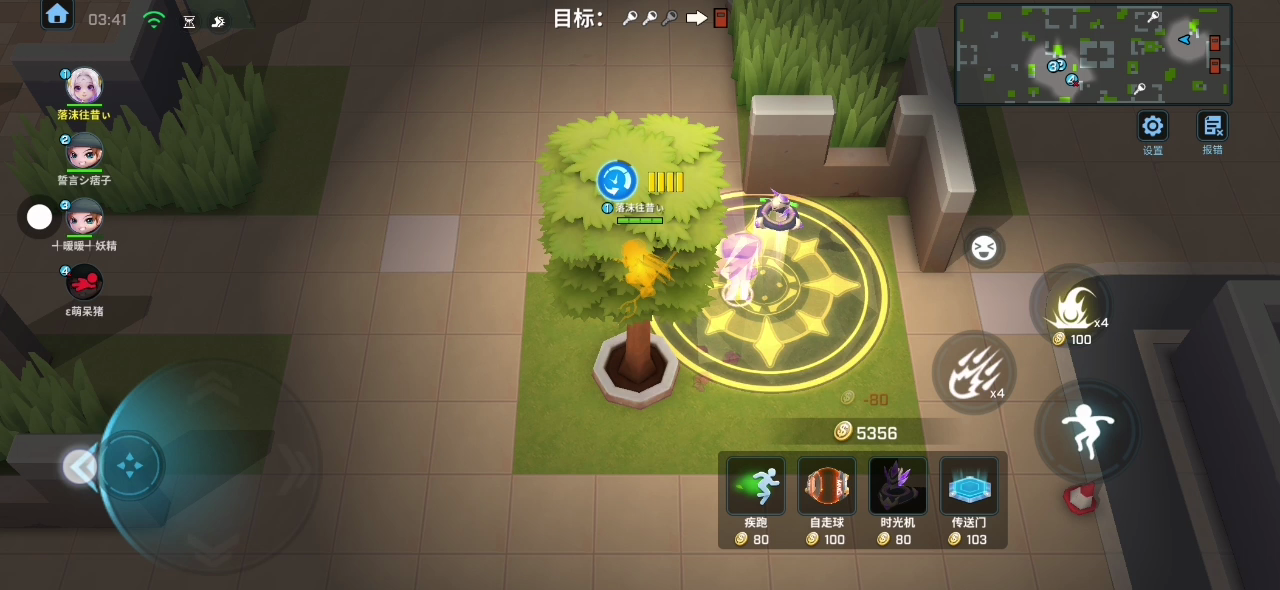This screenshot has height=590, width=1280.
Task: Click the minimap
Action: [1093, 54]
